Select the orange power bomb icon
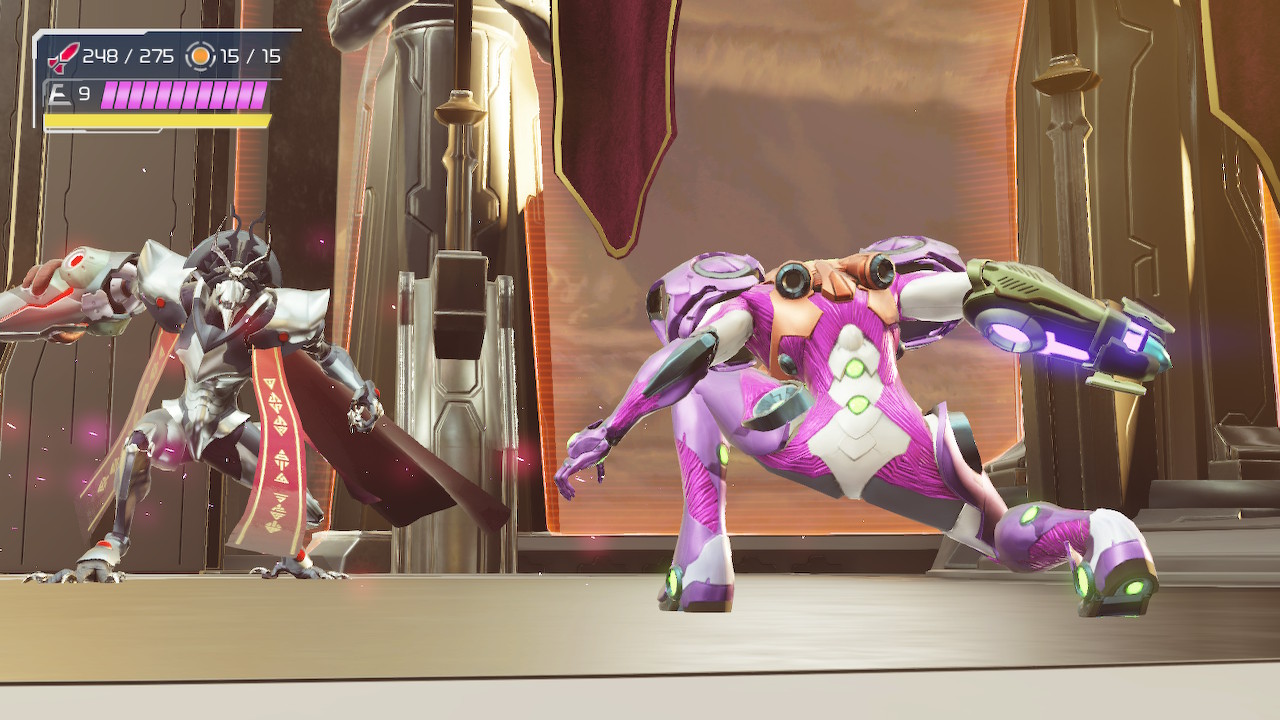The width and height of the screenshot is (1280, 720). click(201, 57)
